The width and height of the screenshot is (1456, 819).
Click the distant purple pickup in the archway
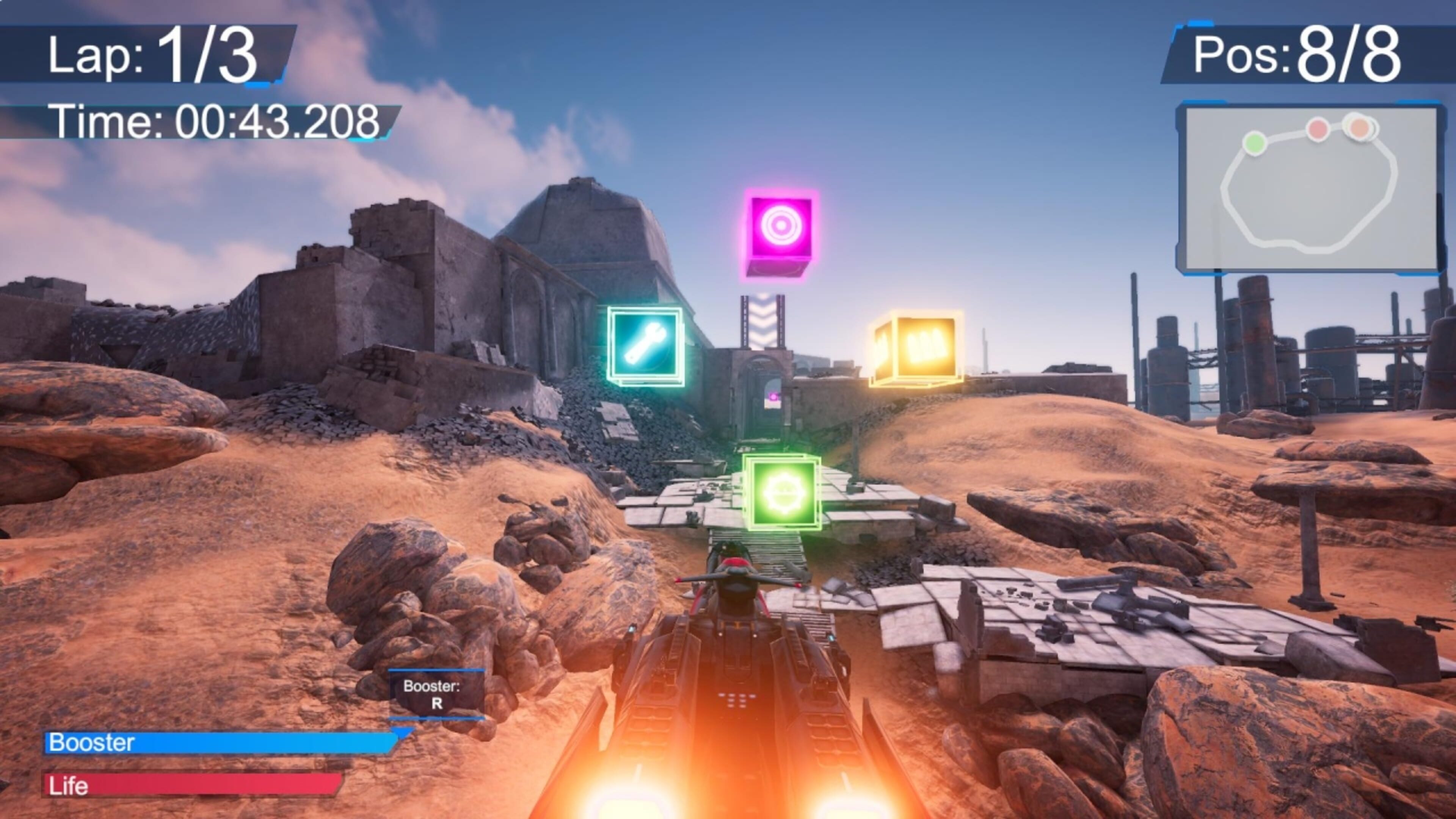click(774, 397)
